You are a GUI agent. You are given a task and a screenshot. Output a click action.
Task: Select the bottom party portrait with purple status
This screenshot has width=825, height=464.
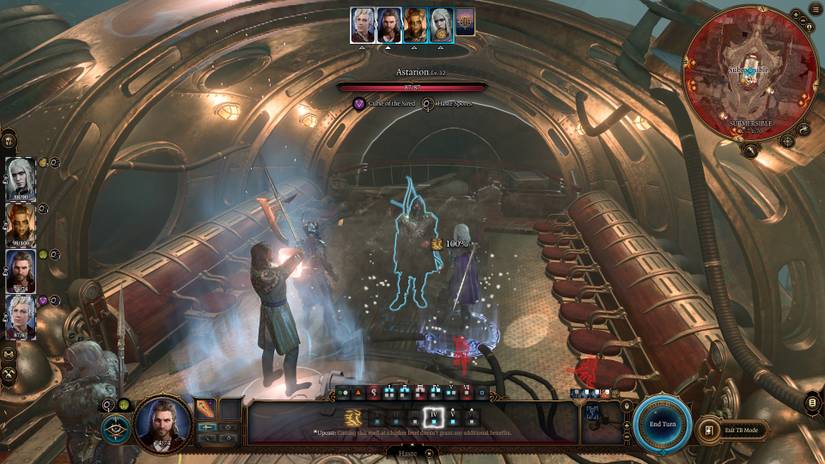[x=21, y=316]
